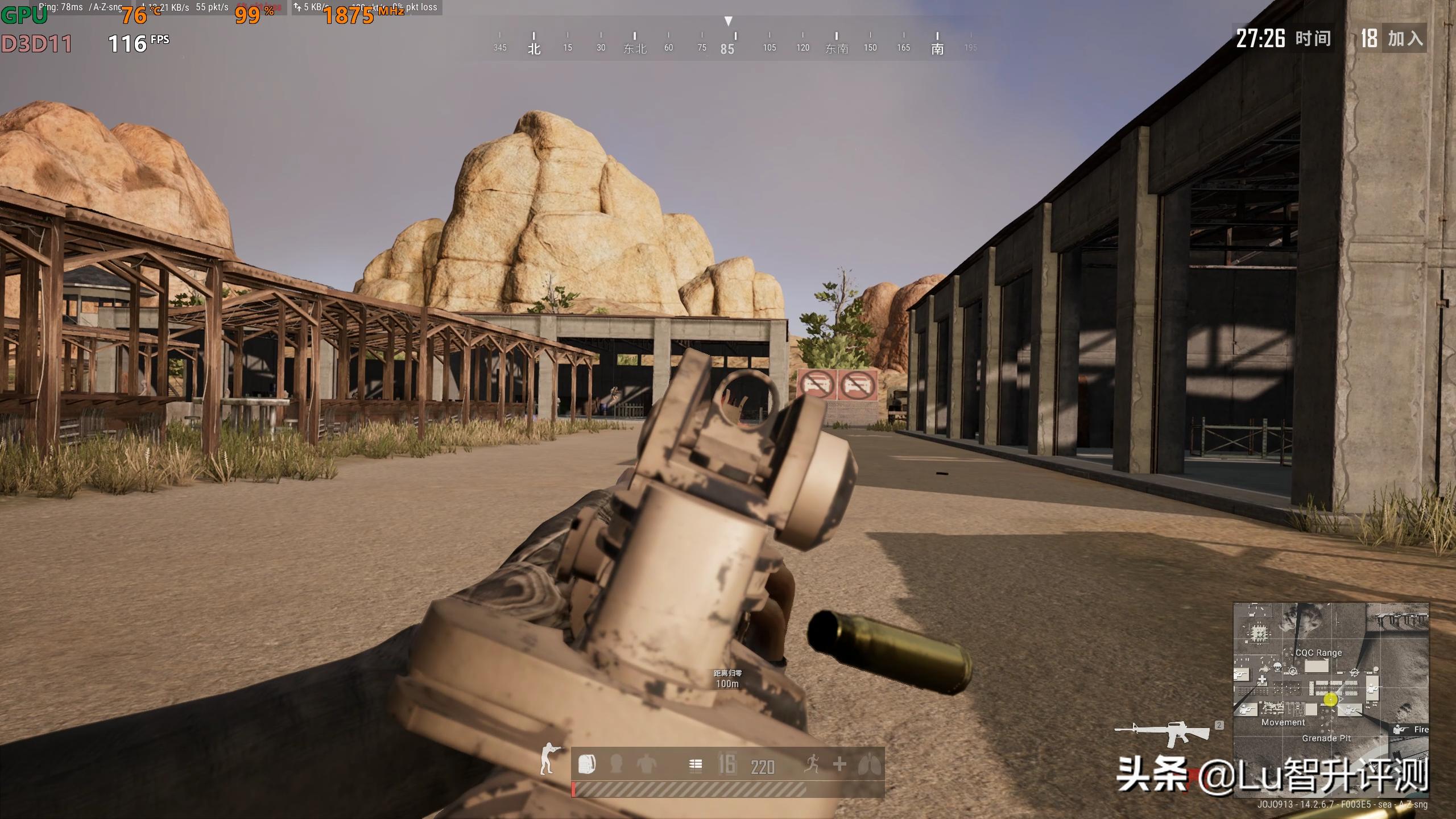Select the M16A4 rifle weapon icon
The image size is (1456, 819).
1163,733
